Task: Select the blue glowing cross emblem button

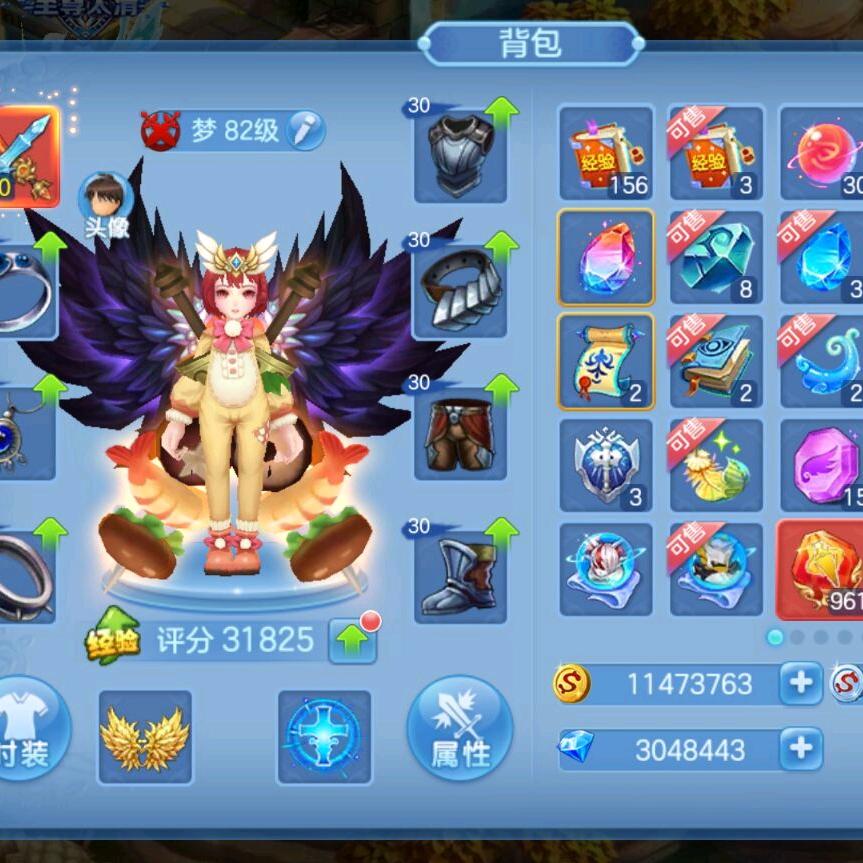Action: 323,736
